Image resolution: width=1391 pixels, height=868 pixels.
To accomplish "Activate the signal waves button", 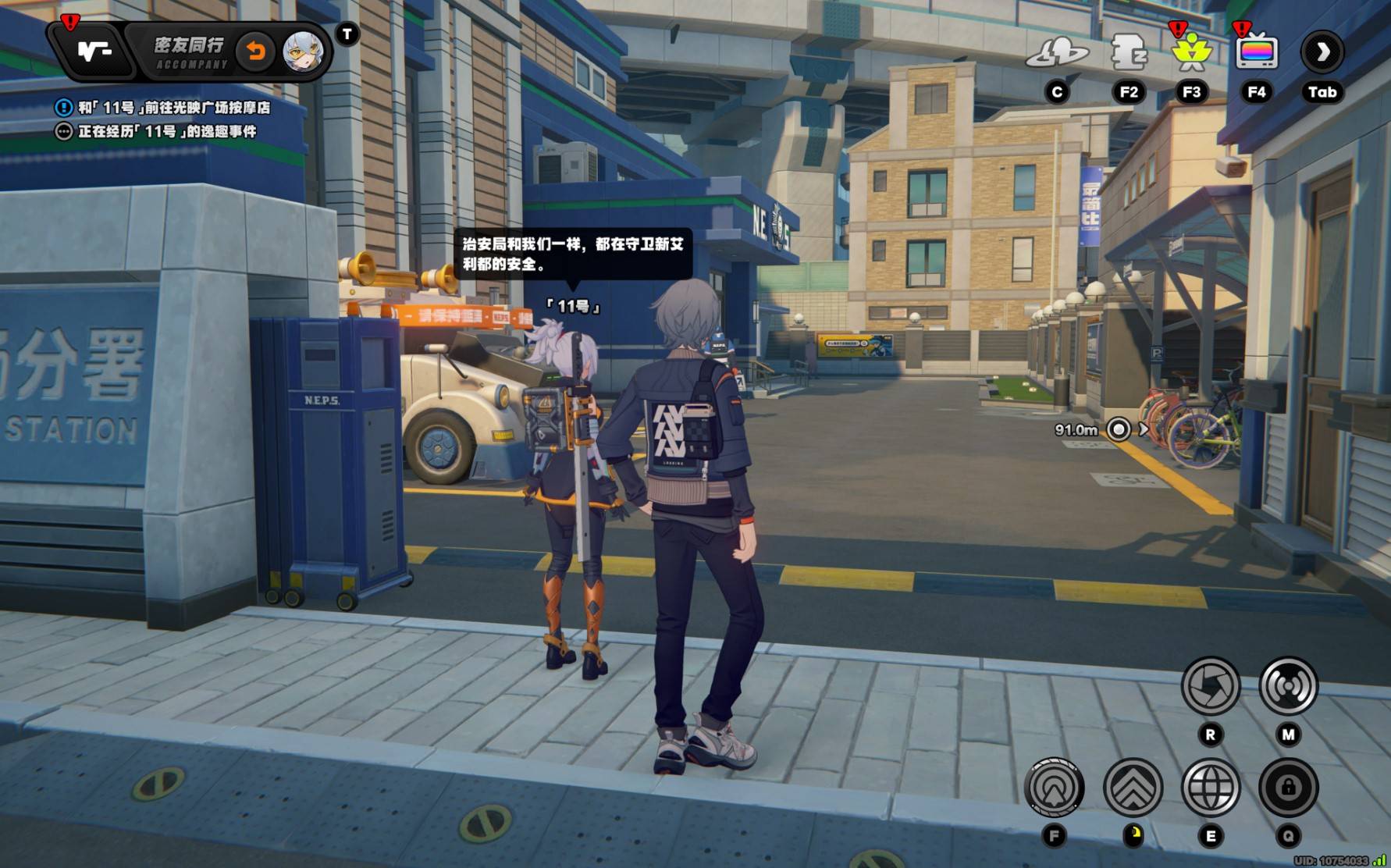I will (x=1288, y=686).
